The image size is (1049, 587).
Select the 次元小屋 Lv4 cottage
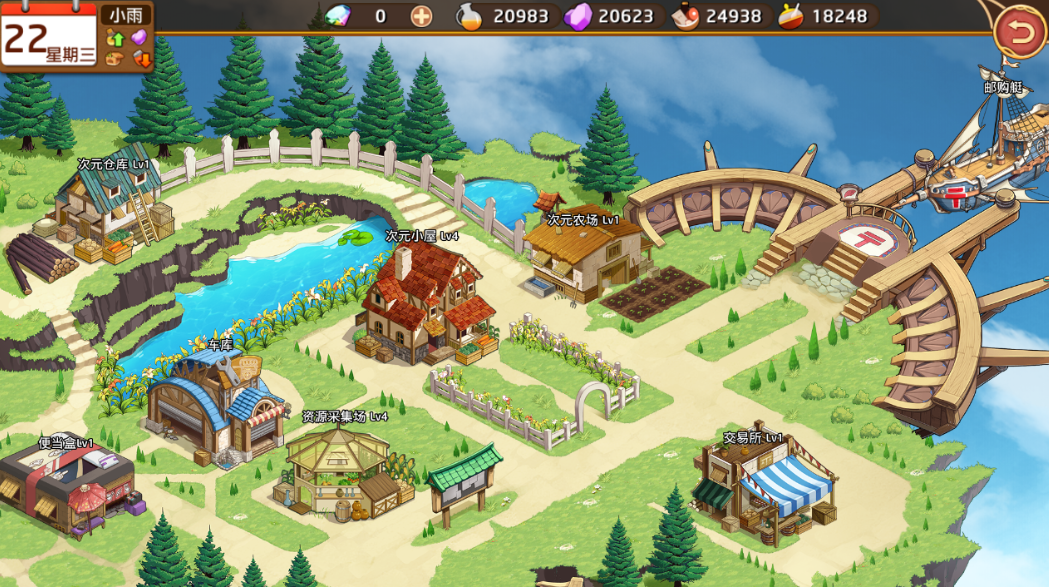[423, 303]
